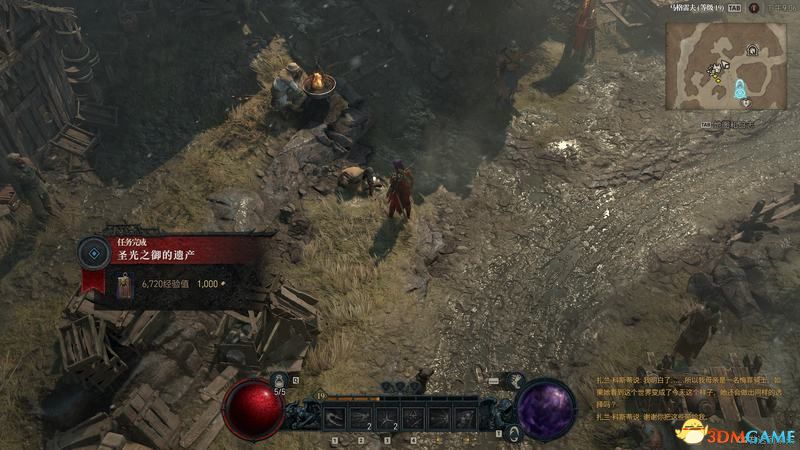Click the round icon beside the TAB label
The image size is (800, 450).
coord(754,6)
